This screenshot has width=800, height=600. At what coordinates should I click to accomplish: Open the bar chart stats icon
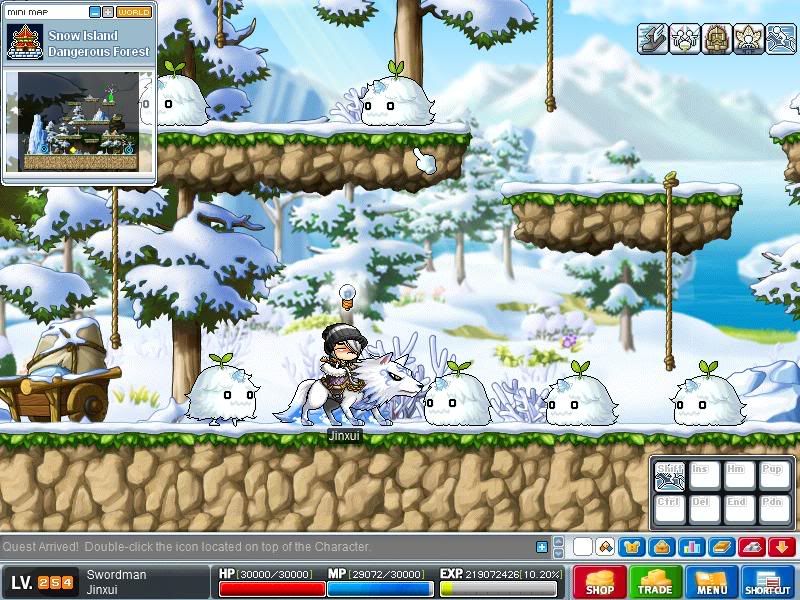click(690, 547)
